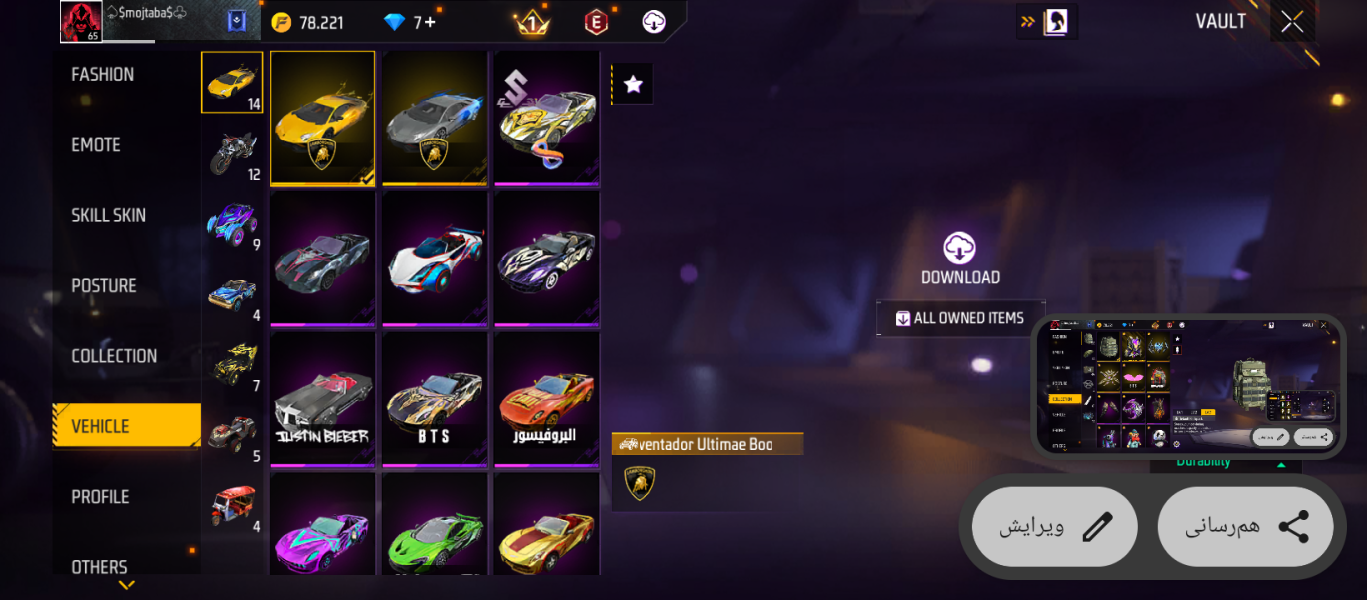1367x600 pixels.
Task: Open the Posture category
Action: tap(104, 286)
